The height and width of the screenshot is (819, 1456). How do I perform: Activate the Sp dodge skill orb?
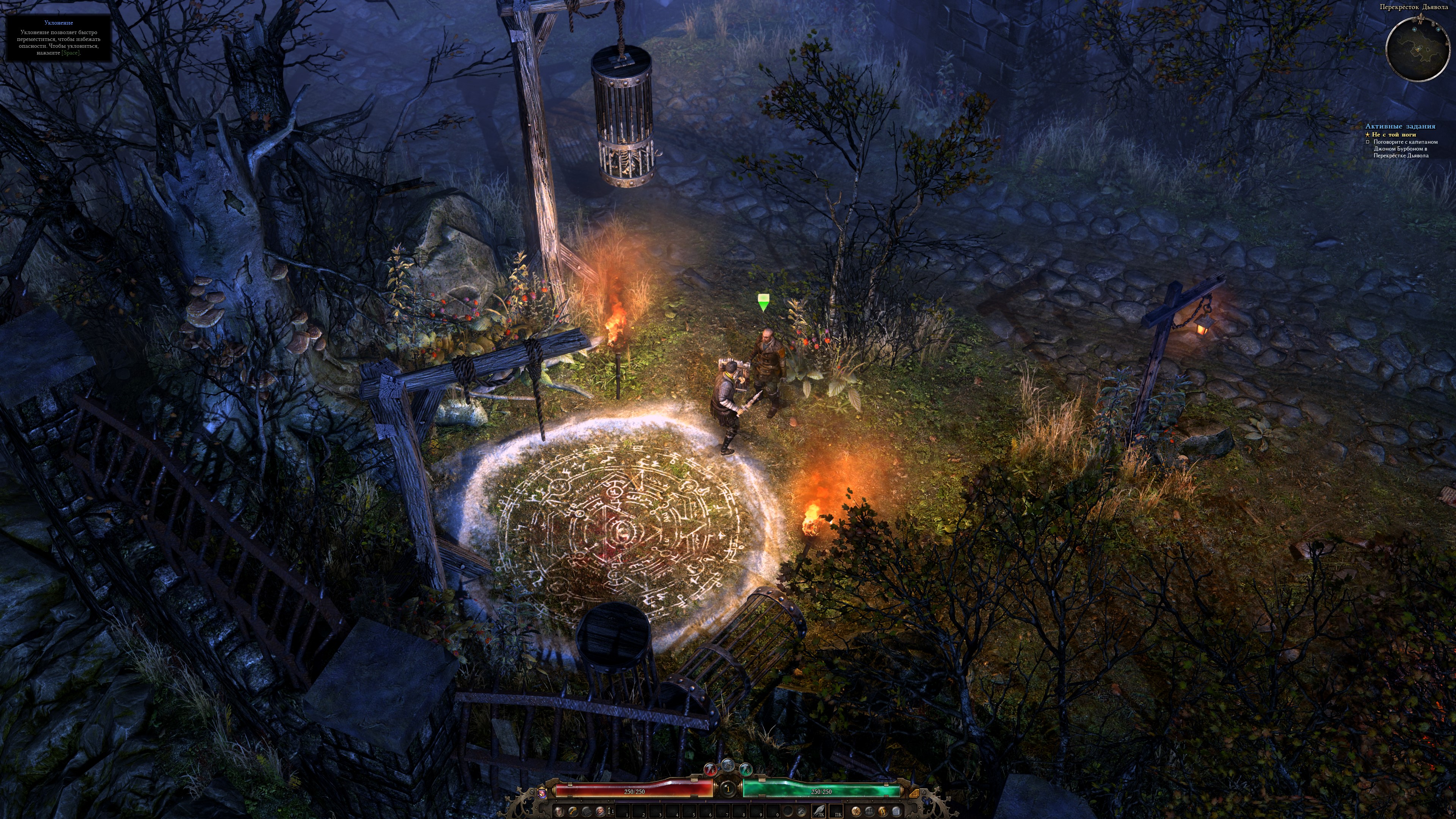coord(728,766)
